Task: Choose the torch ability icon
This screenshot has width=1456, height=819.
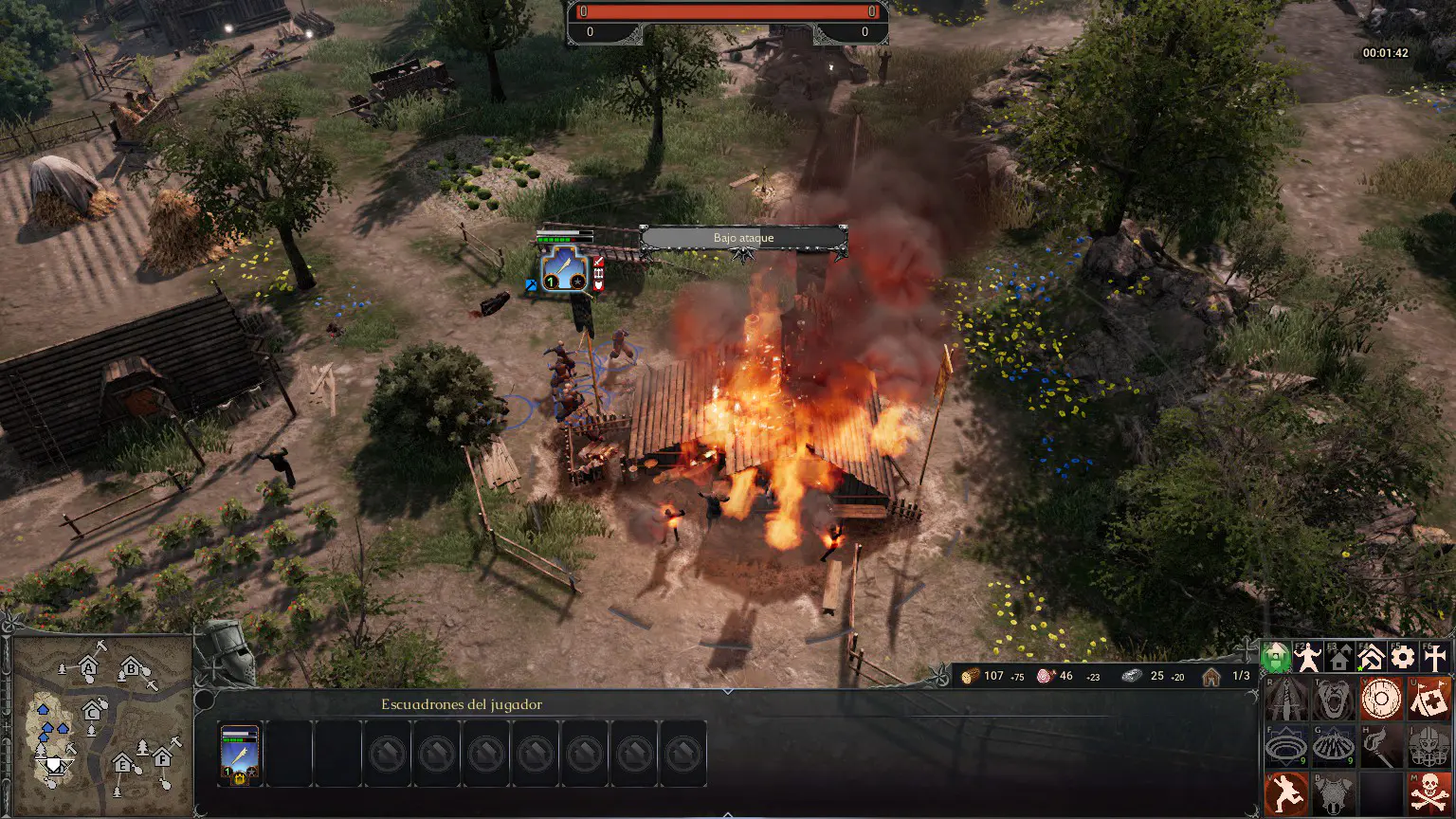Action: 1380,746
